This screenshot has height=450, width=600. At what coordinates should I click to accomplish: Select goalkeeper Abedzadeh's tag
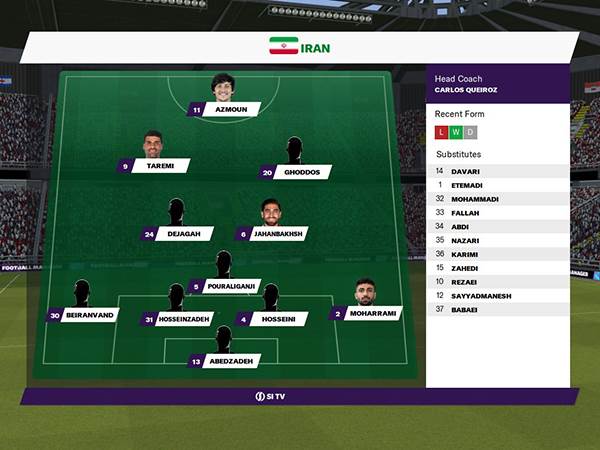pyautogui.click(x=225, y=361)
